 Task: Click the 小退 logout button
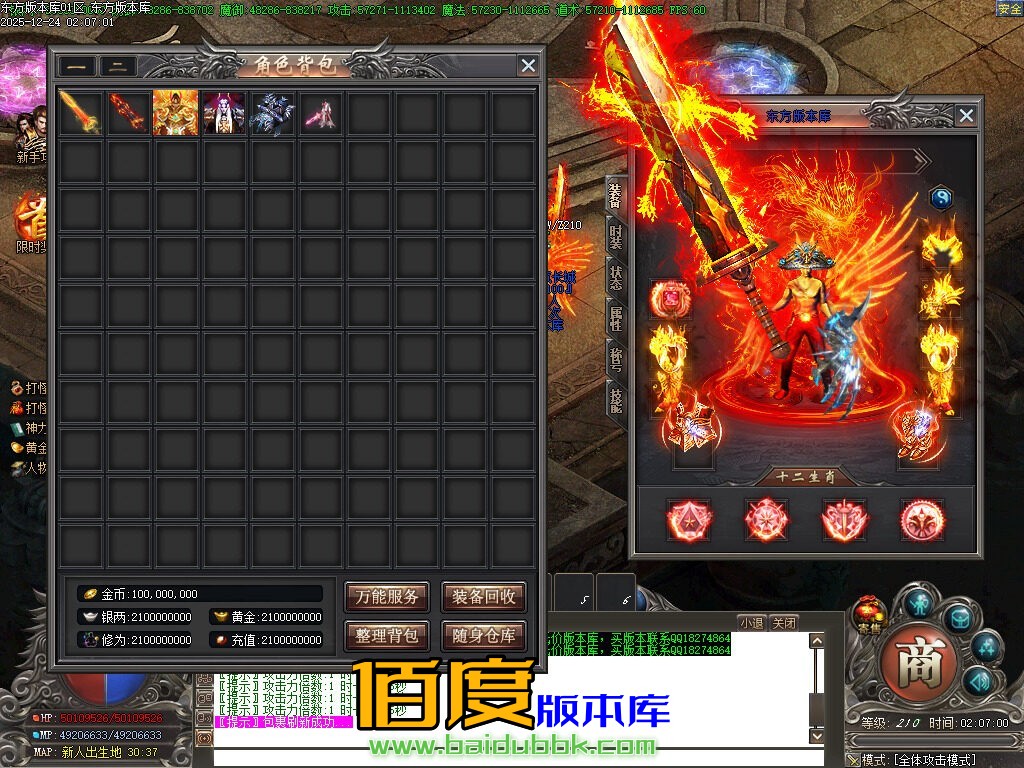point(751,622)
